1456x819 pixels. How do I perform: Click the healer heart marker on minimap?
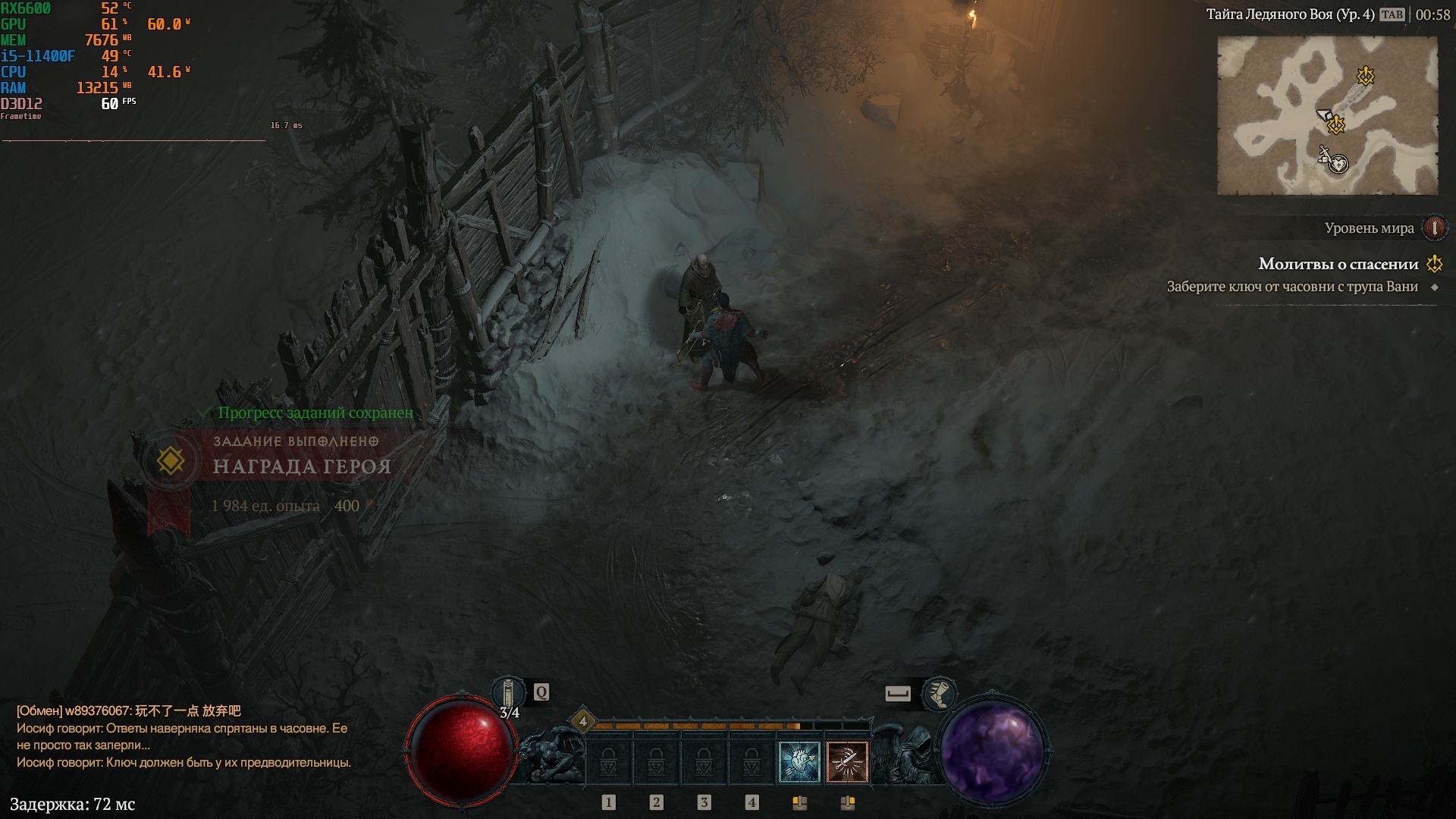(x=1340, y=164)
